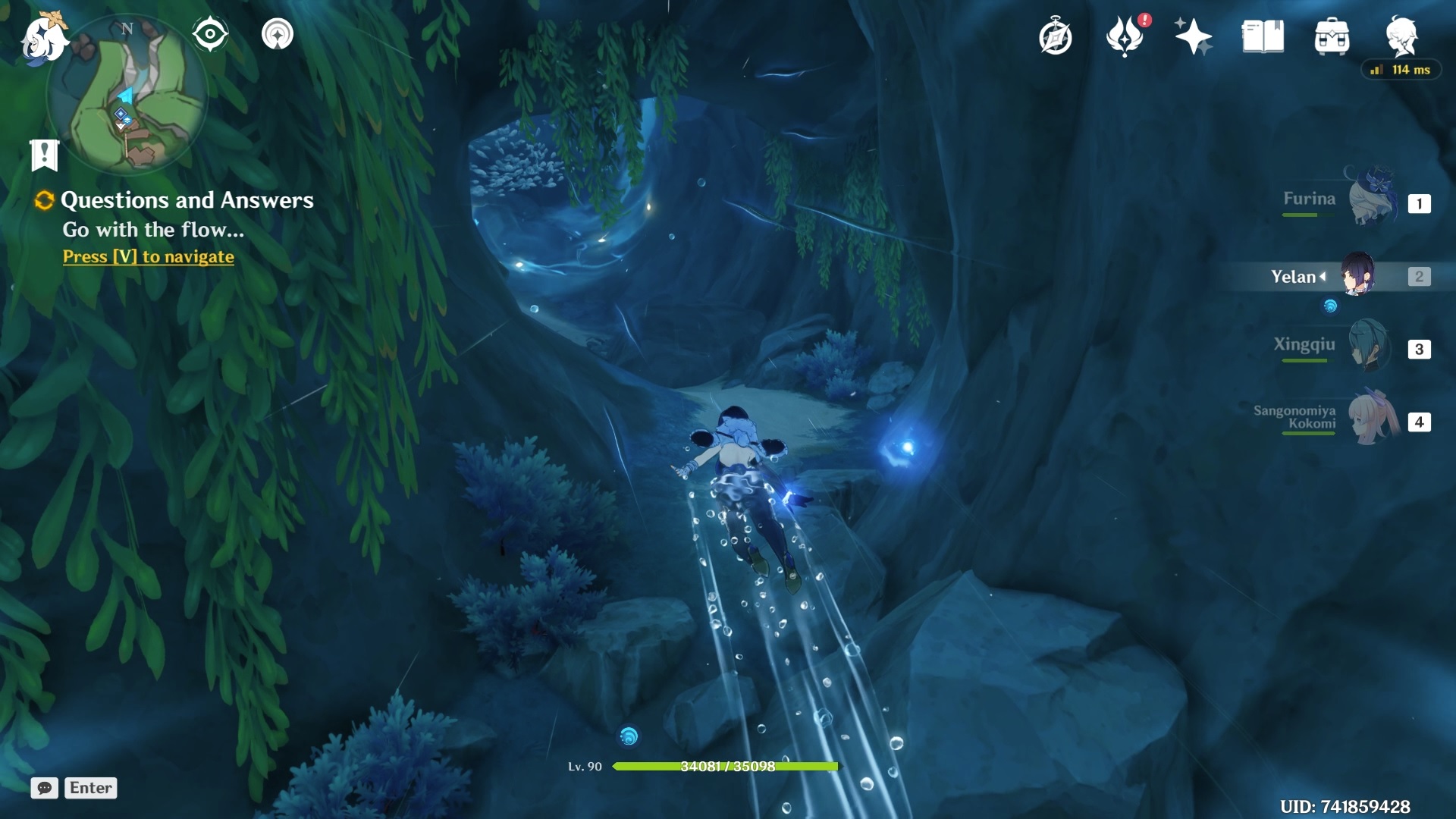The width and height of the screenshot is (1456, 819).
Task: Open the compass events icon
Action: click(x=1055, y=36)
